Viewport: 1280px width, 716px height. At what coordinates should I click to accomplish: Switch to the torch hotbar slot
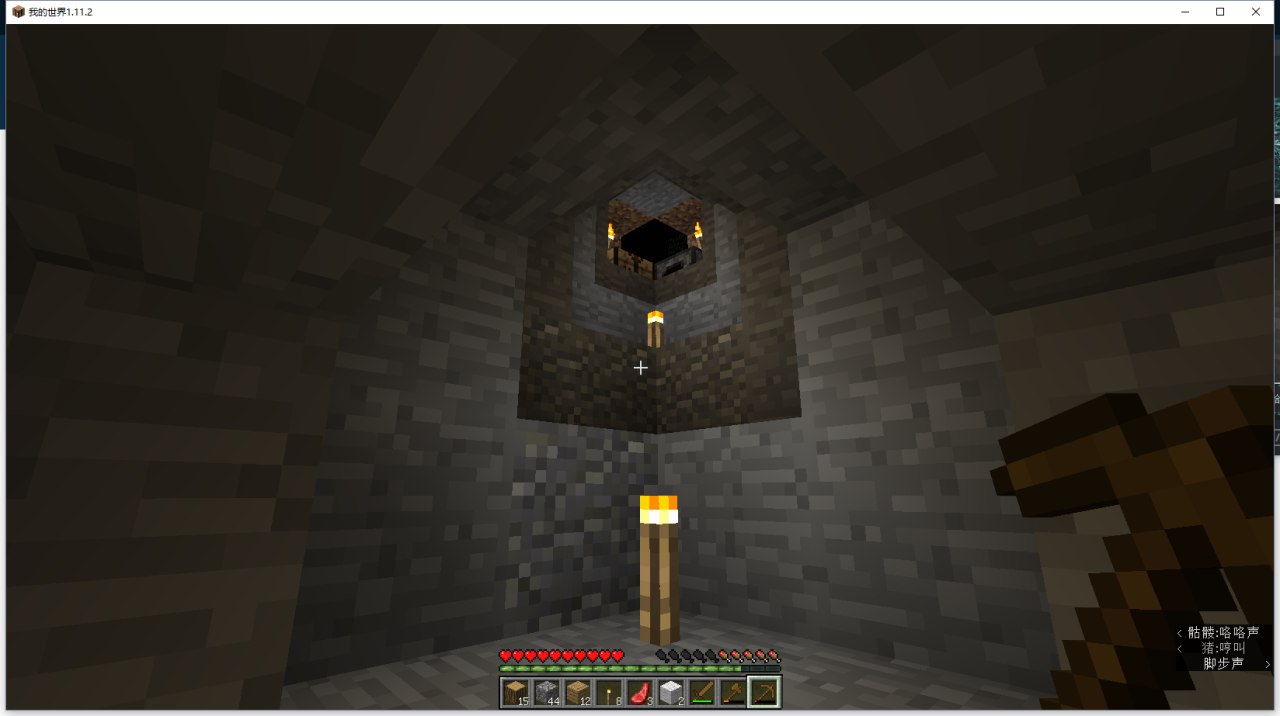tap(608, 691)
